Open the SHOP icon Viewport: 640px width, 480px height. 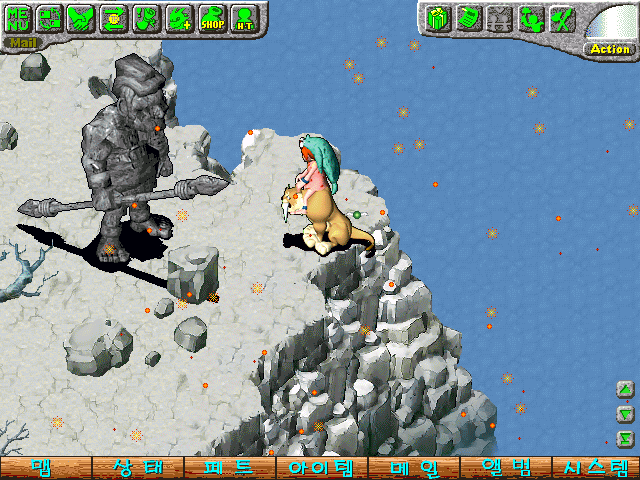coord(212,18)
